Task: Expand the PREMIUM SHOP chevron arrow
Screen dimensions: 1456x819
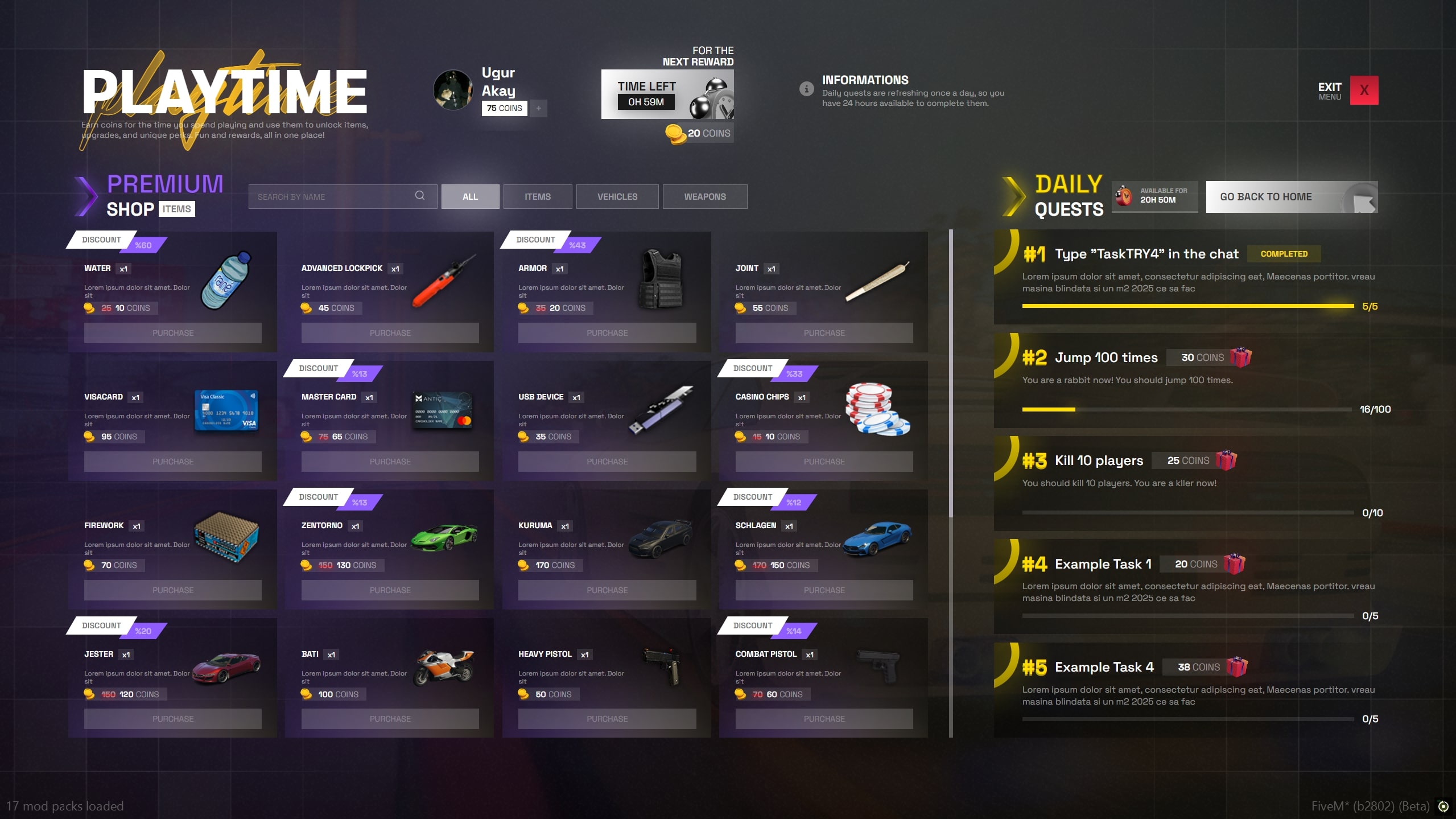Action: tap(86, 196)
